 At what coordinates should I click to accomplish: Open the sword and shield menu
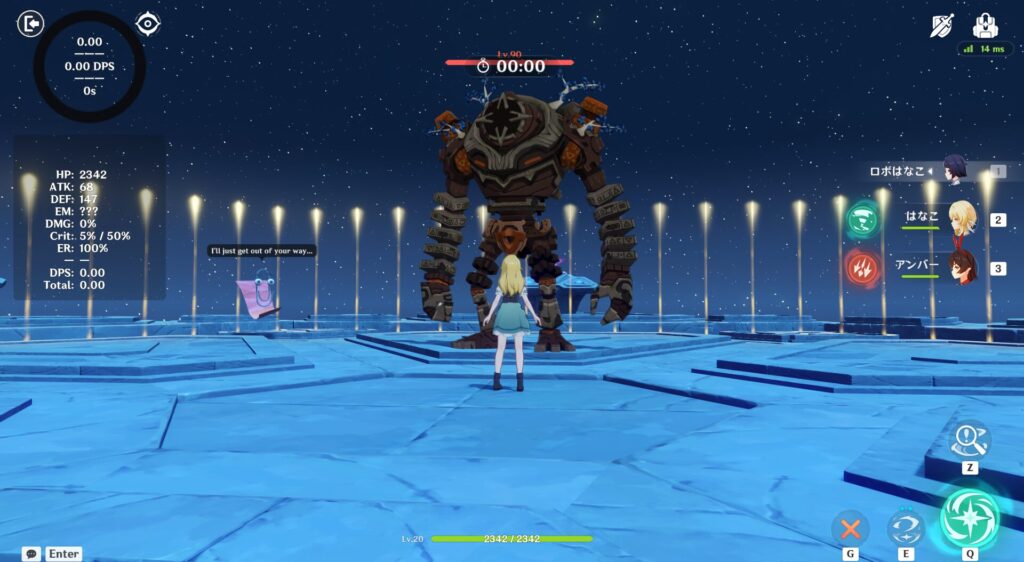[x=942, y=26]
